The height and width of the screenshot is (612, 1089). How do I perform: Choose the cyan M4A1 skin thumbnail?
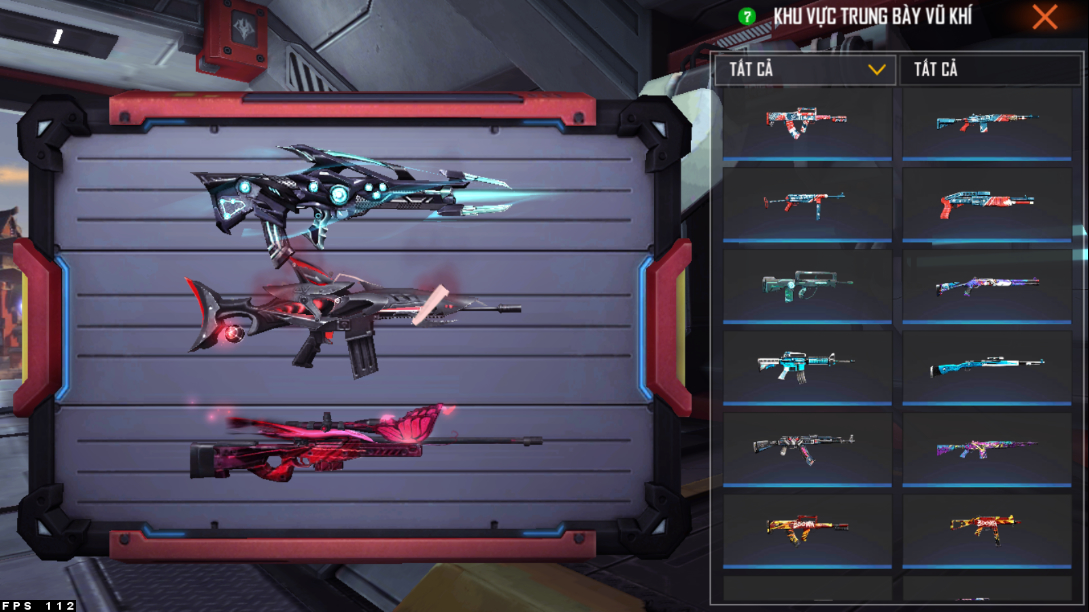point(806,365)
